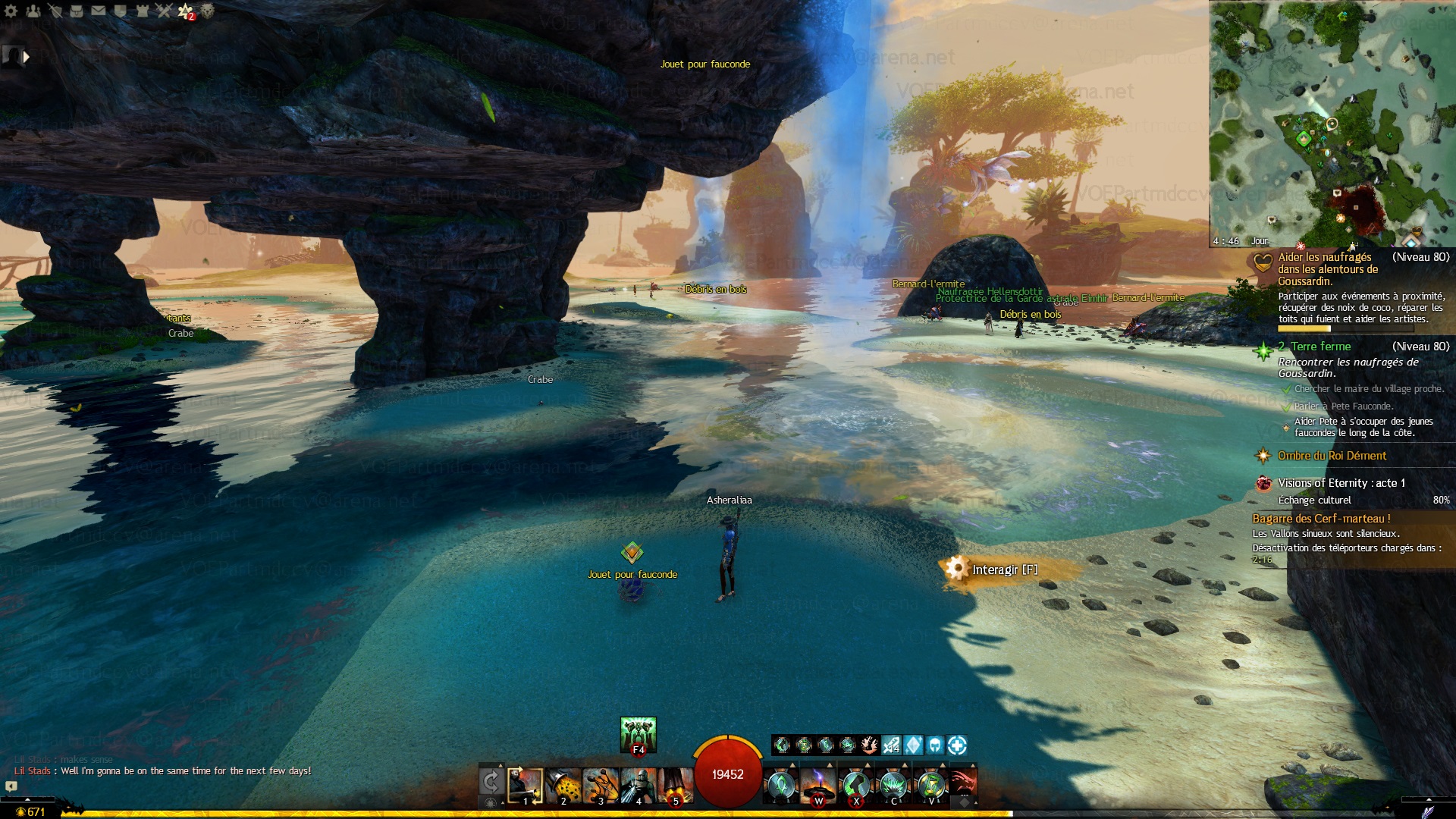Activate the lightning mine utility skill
Screen dimensions: 1456x819
click(x=818, y=786)
